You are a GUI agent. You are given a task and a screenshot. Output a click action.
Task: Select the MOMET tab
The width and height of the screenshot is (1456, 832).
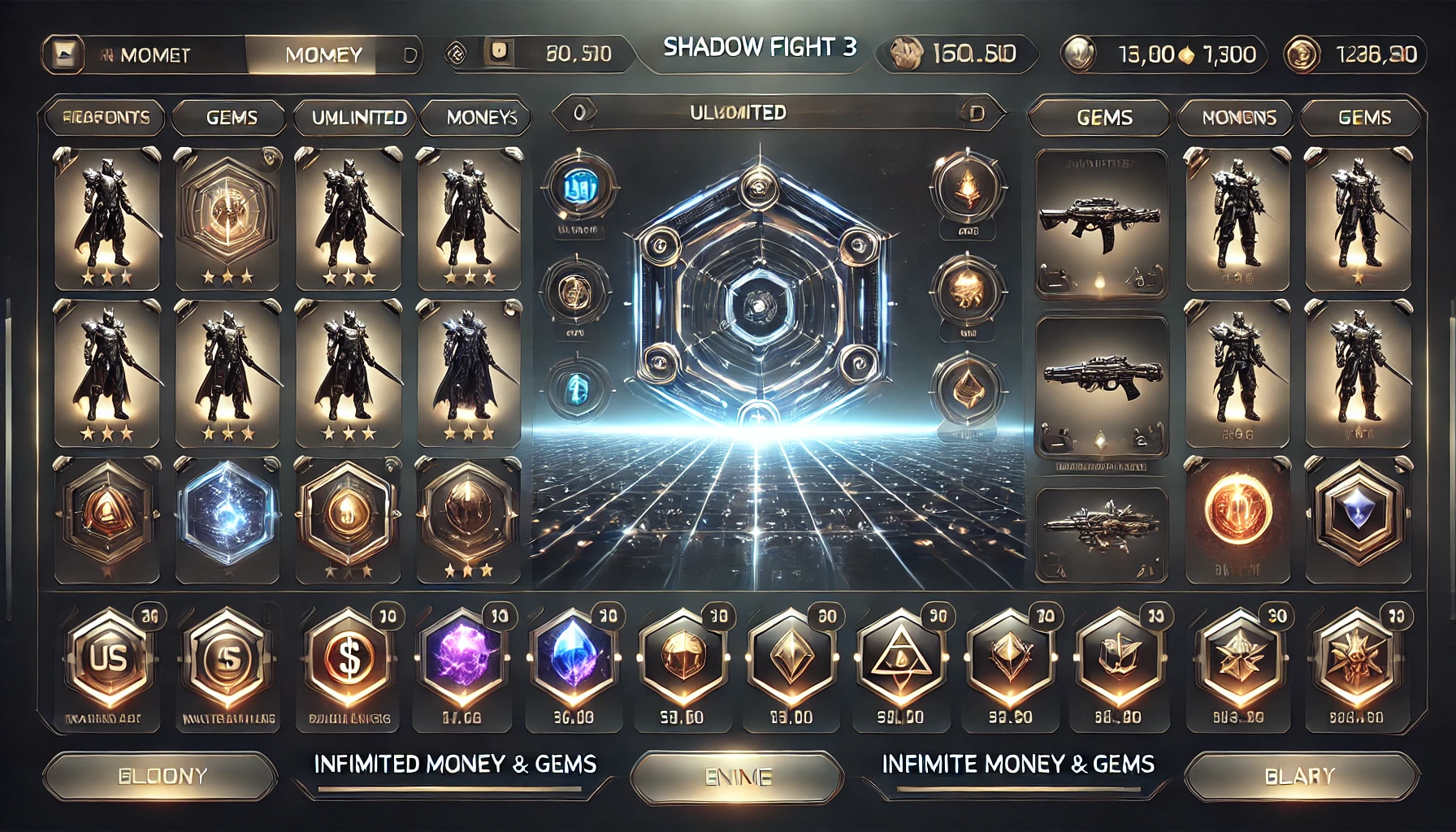[154, 55]
